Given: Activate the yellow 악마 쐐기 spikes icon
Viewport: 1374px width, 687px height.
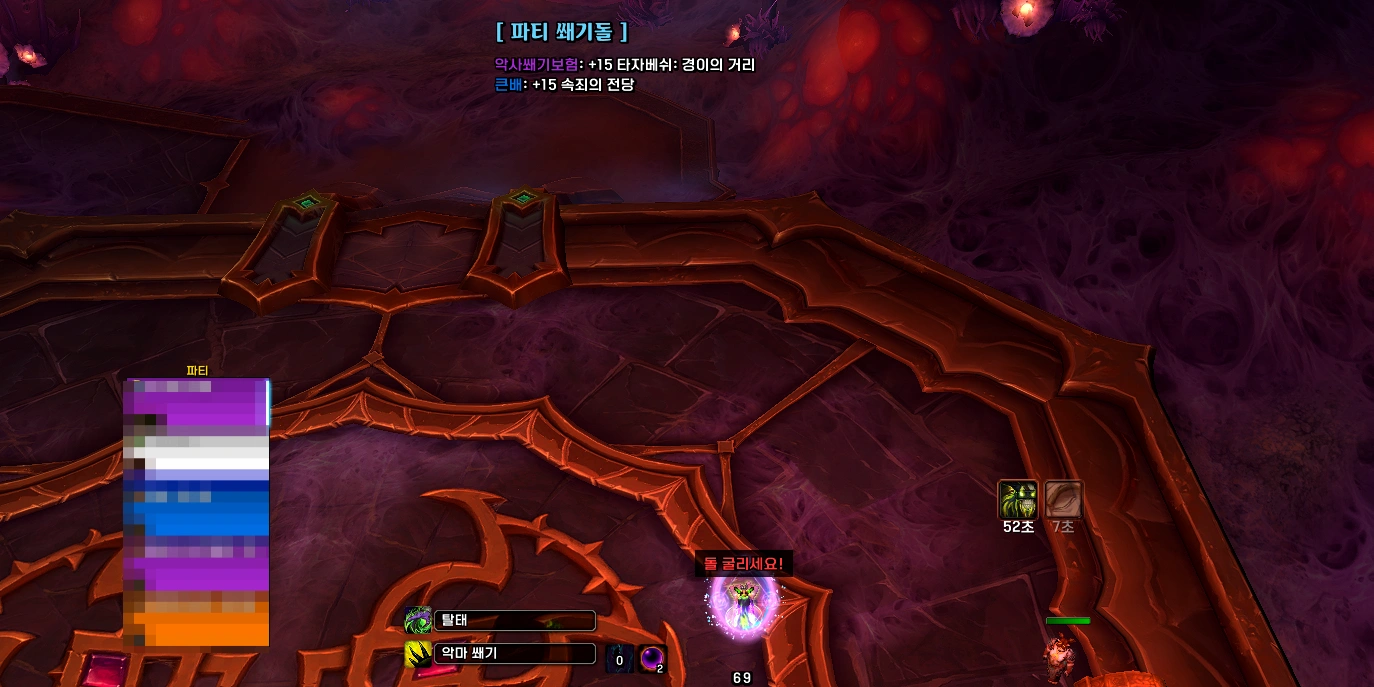Looking at the screenshot, I should 418,654.
